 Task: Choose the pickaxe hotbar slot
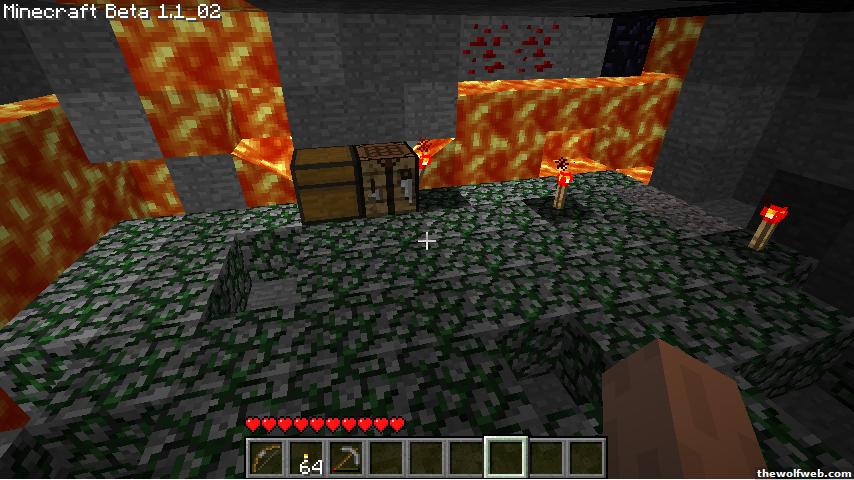(x=347, y=458)
